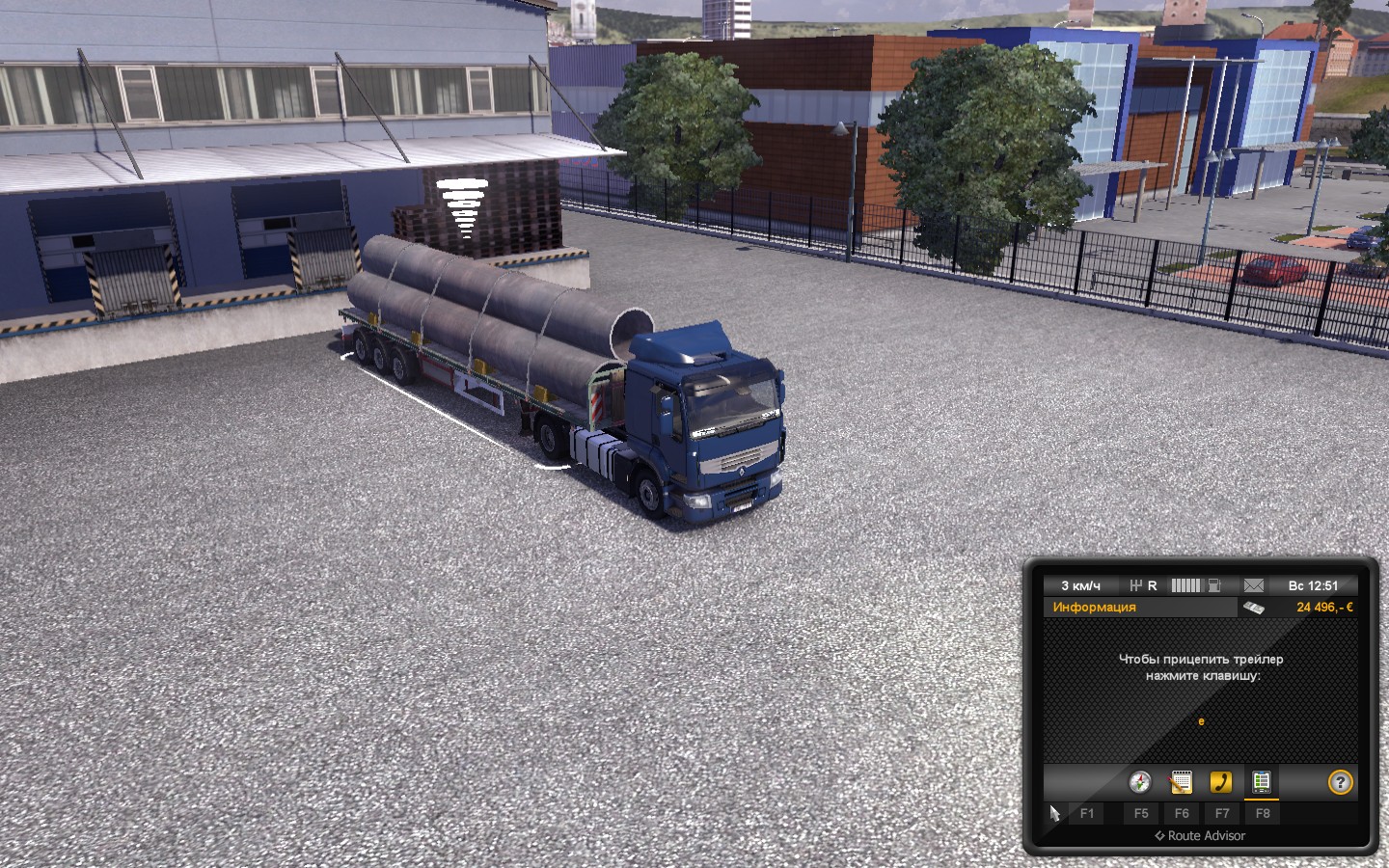
Task: Click the question mark help button
Action: tap(1340, 782)
